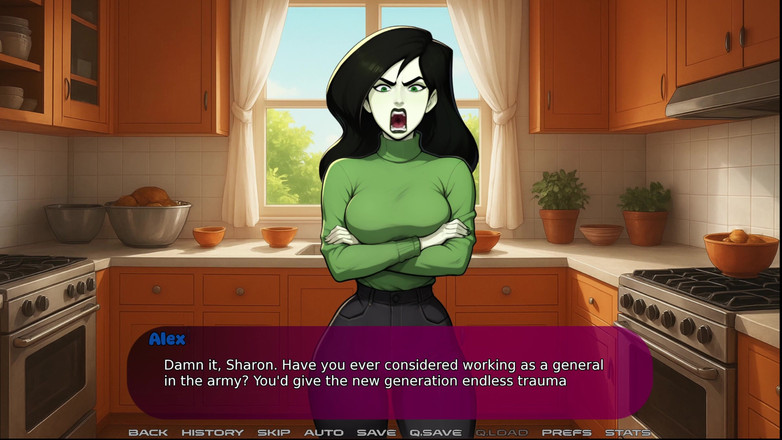This screenshot has height=440, width=782.
Task: Show the Stats screen
Action: [628, 432]
